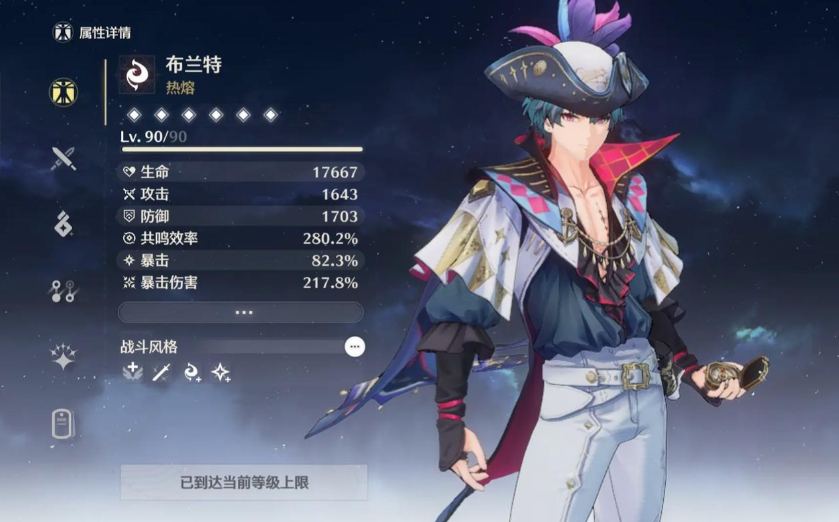
Task: Select the swirl flame combat style icon
Action: coord(192,373)
